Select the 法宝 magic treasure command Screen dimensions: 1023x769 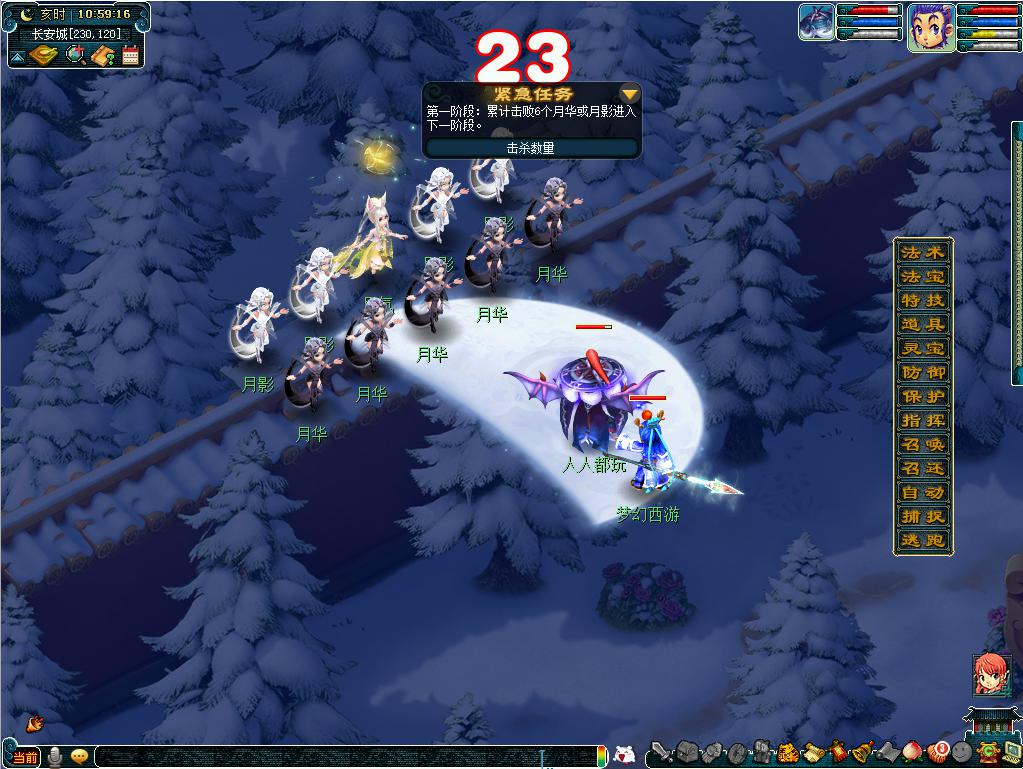pyautogui.click(x=922, y=277)
